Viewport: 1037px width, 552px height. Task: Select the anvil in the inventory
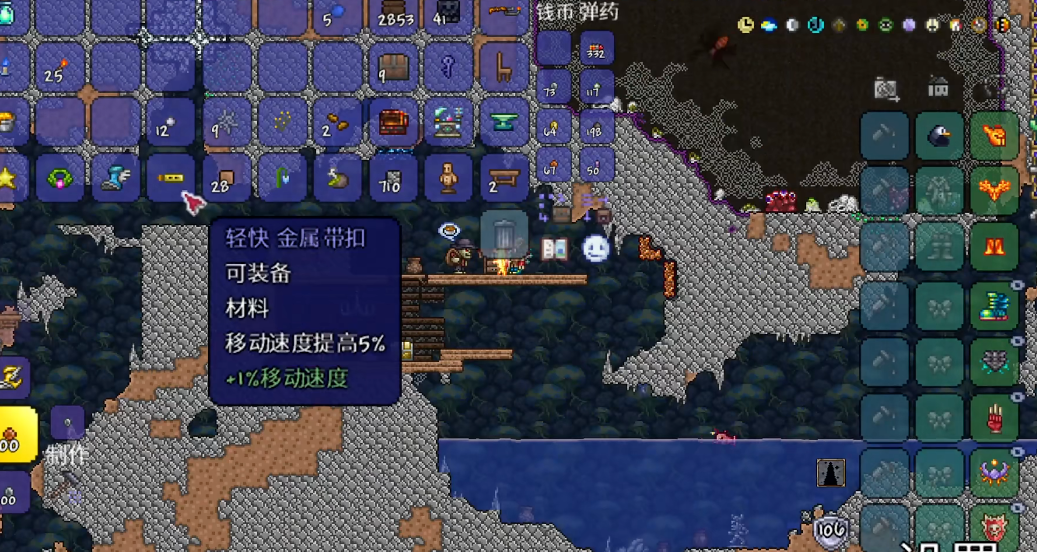pos(504,122)
